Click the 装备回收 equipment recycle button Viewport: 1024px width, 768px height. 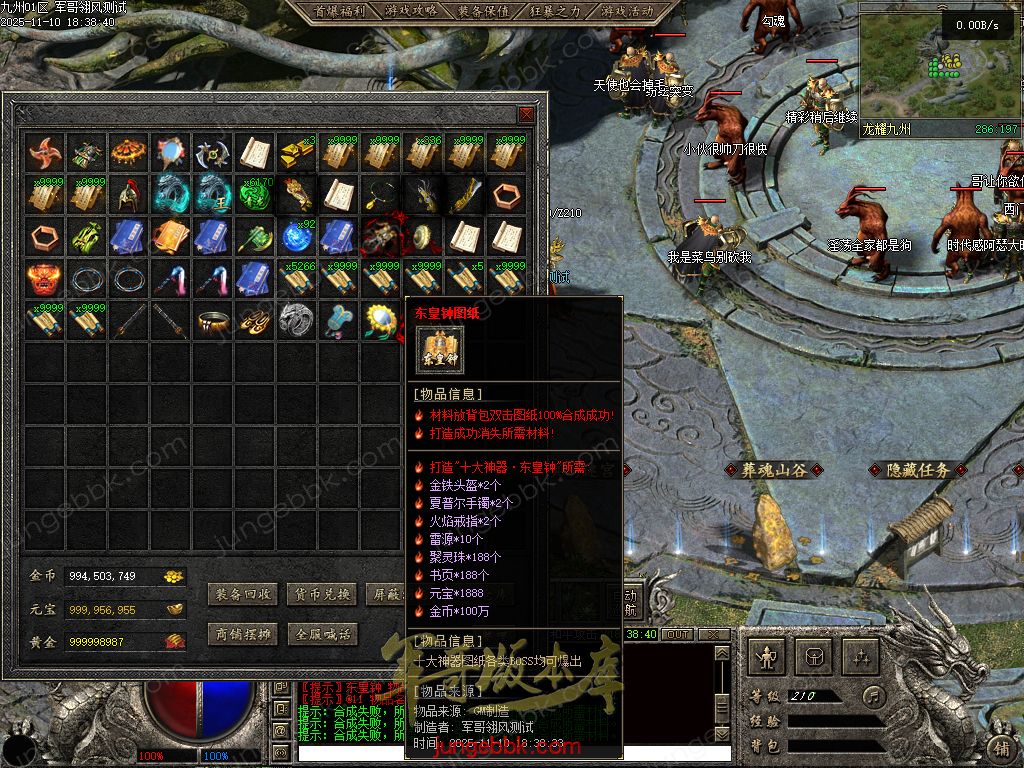tap(242, 594)
